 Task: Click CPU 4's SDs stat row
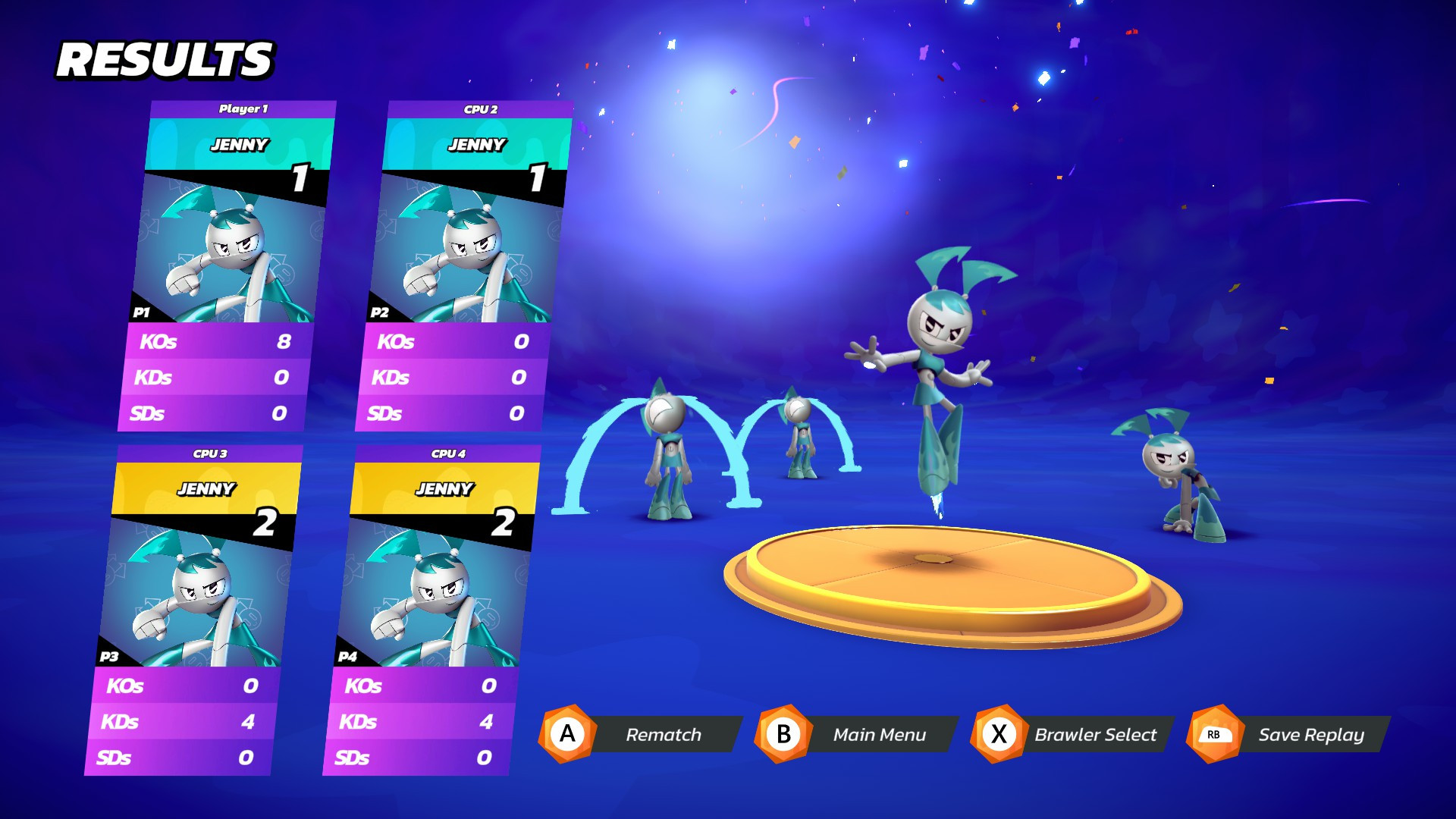421,758
